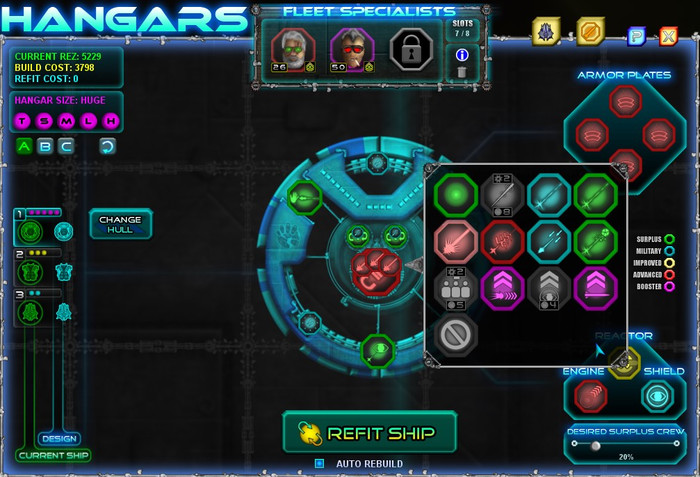Click the specialist trash can icon
Viewport: 700px width, 477px height.
coord(461,71)
